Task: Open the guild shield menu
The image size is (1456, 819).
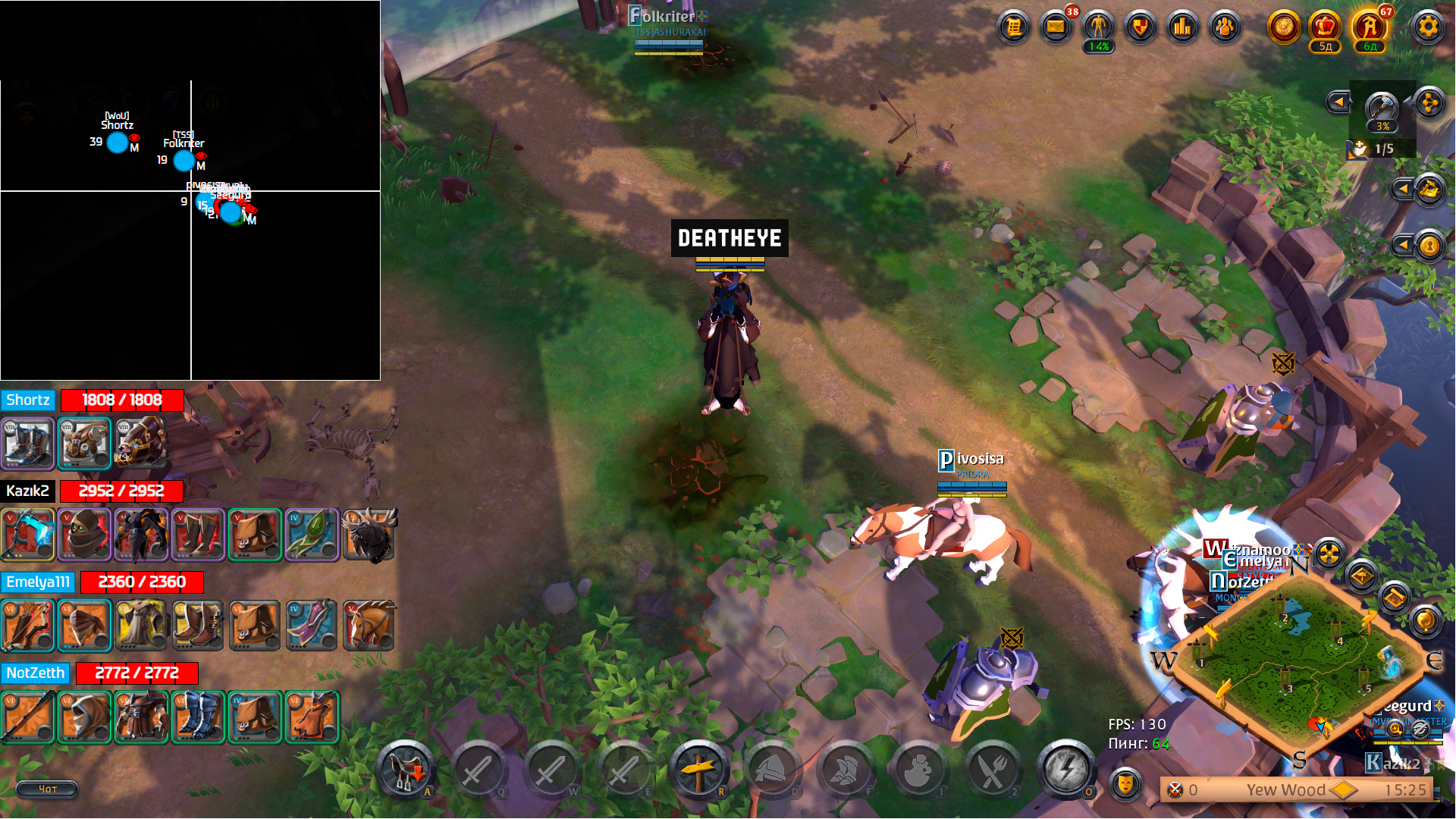Action: (1140, 28)
